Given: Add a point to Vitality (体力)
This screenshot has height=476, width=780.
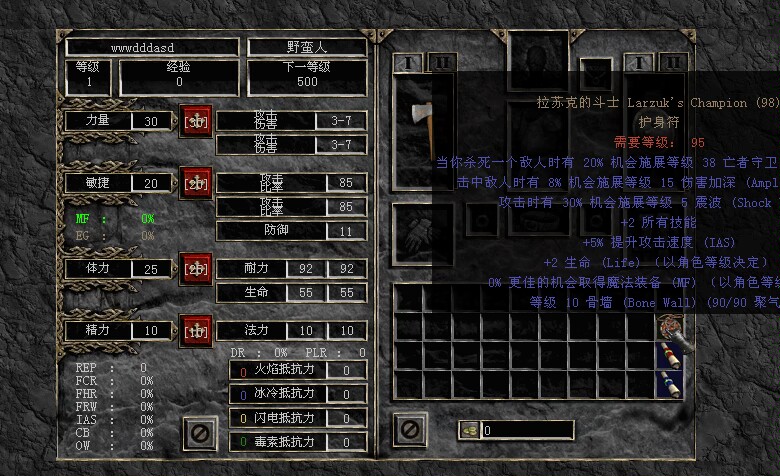Looking at the screenshot, I should point(196,268).
